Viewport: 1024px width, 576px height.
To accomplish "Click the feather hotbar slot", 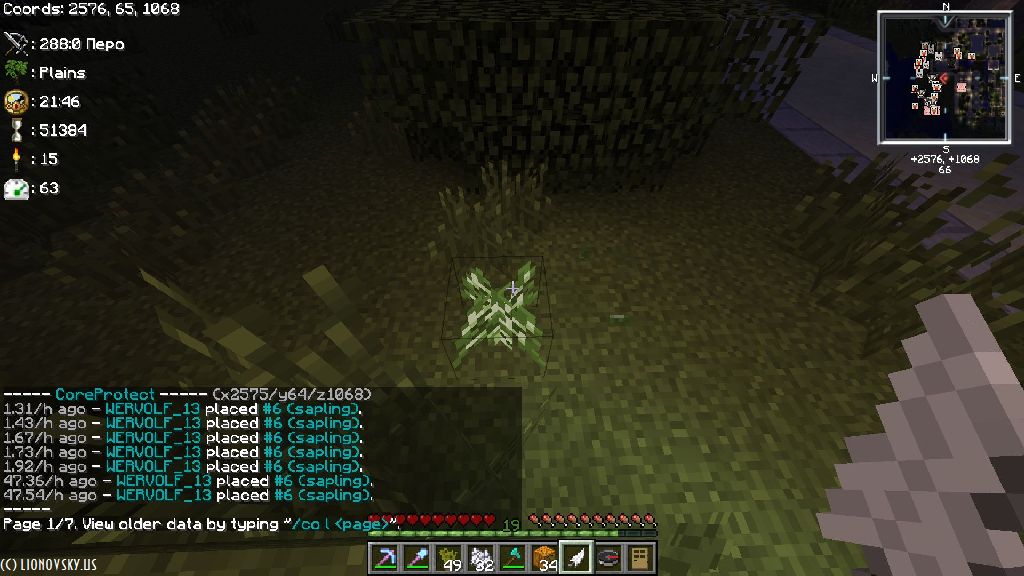I will 576,558.
